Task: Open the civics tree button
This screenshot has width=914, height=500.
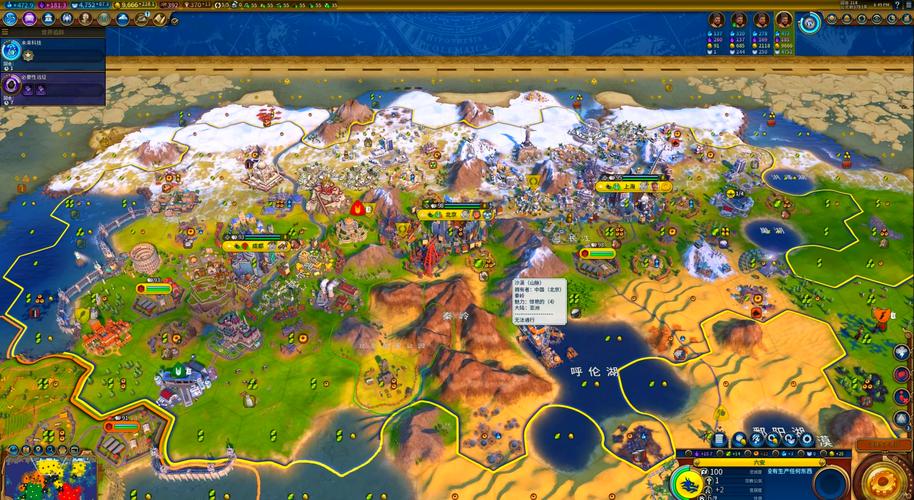Action: (31, 19)
